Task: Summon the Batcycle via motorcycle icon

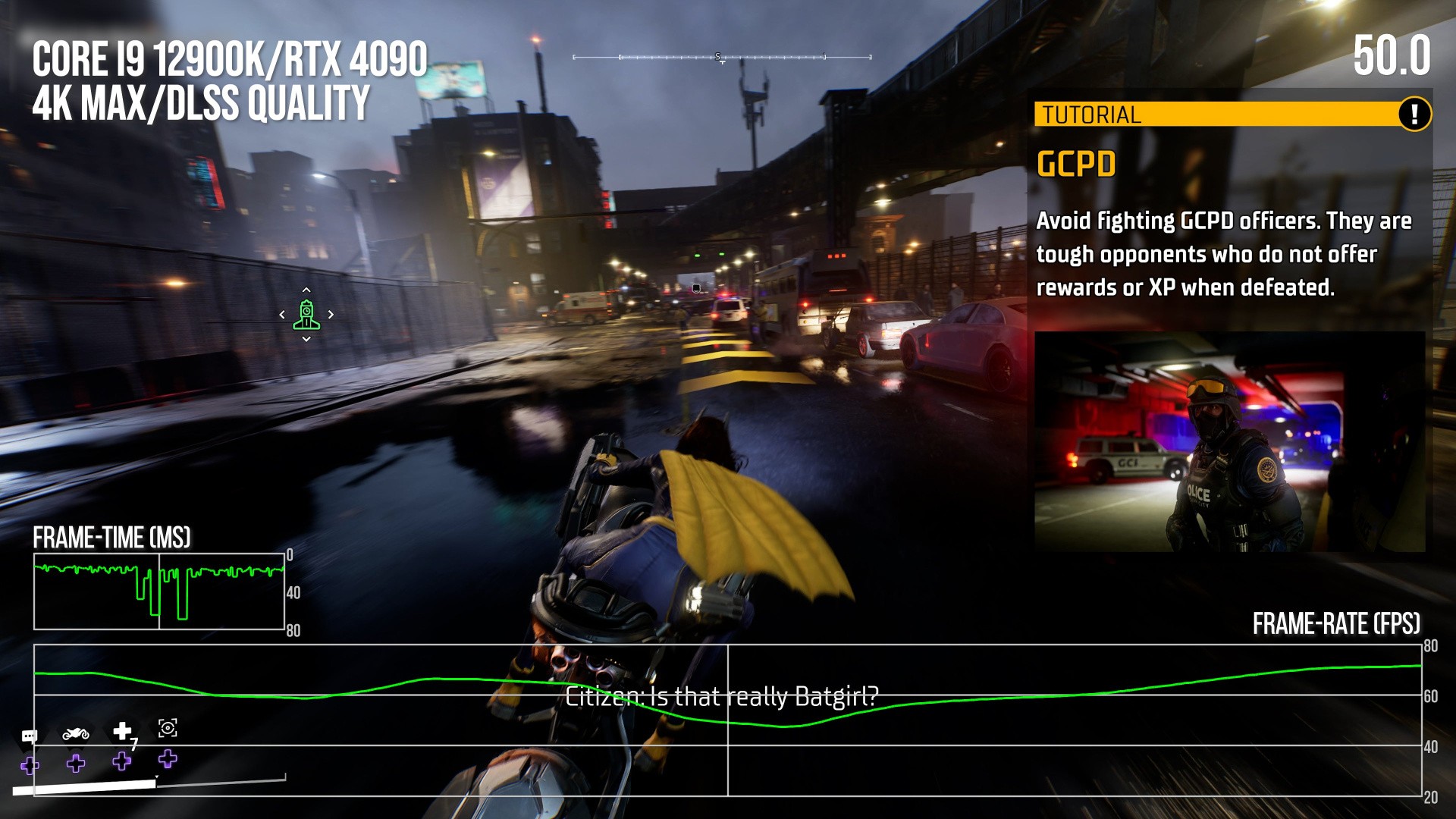Action: [x=76, y=733]
